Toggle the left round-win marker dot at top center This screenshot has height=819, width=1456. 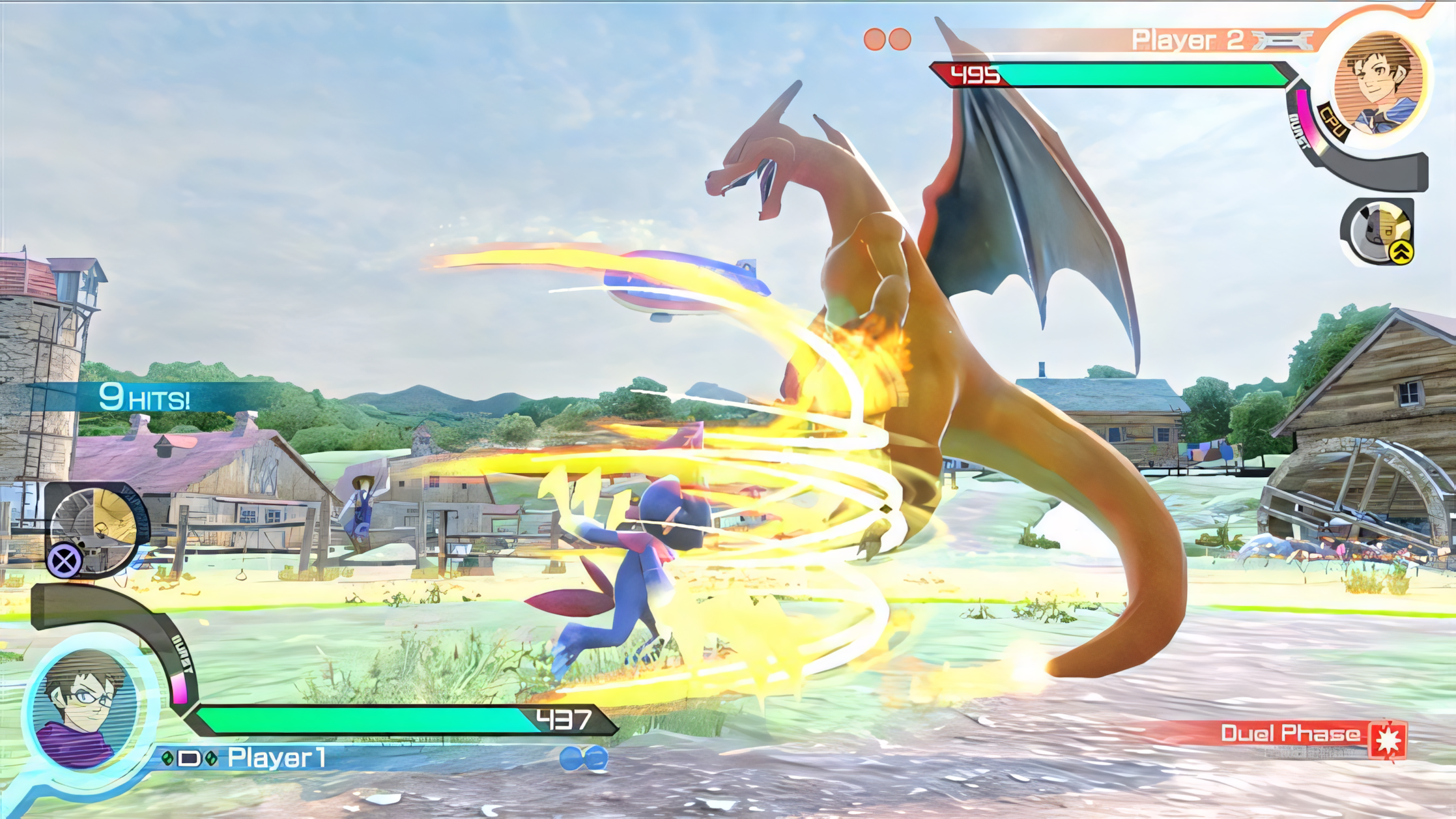(873, 38)
